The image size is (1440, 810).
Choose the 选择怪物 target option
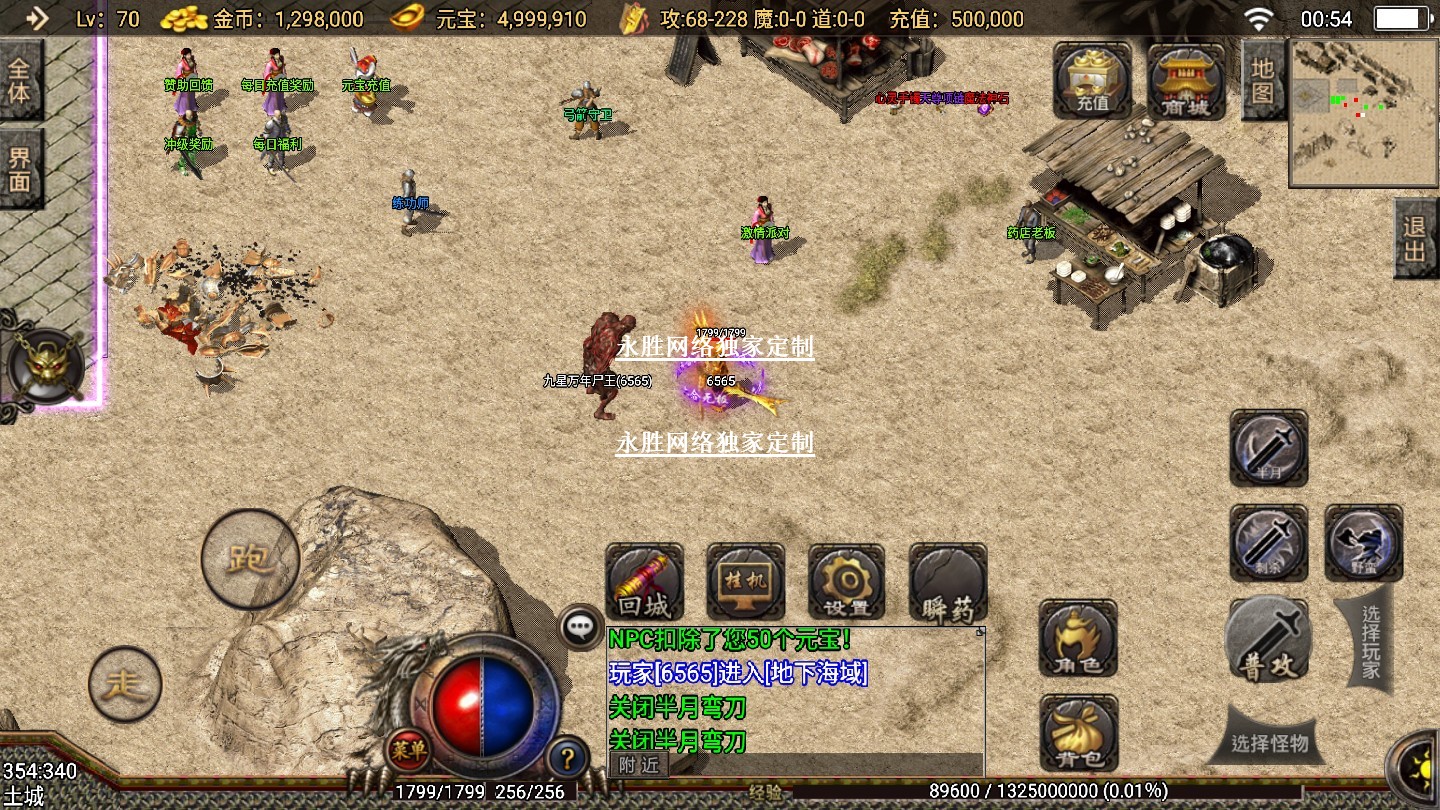coord(1269,743)
